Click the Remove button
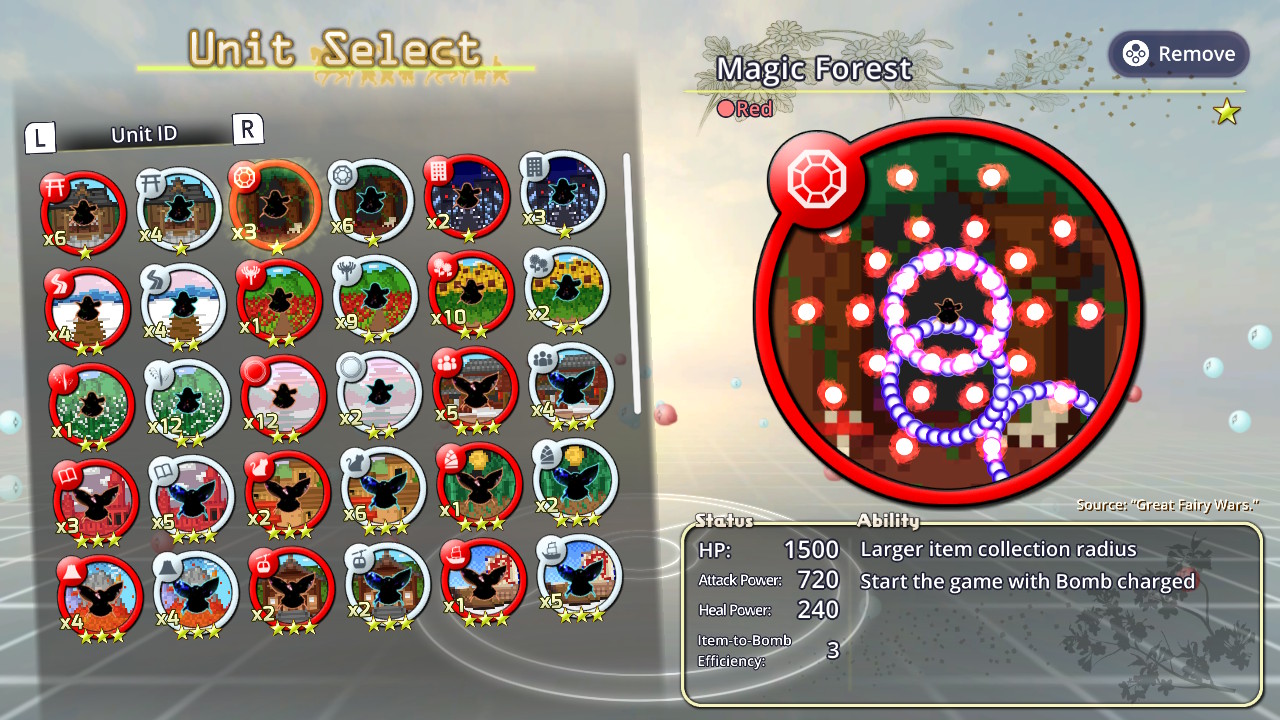The height and width of the screenshot is (720, 1280). tap(1178, 54)
